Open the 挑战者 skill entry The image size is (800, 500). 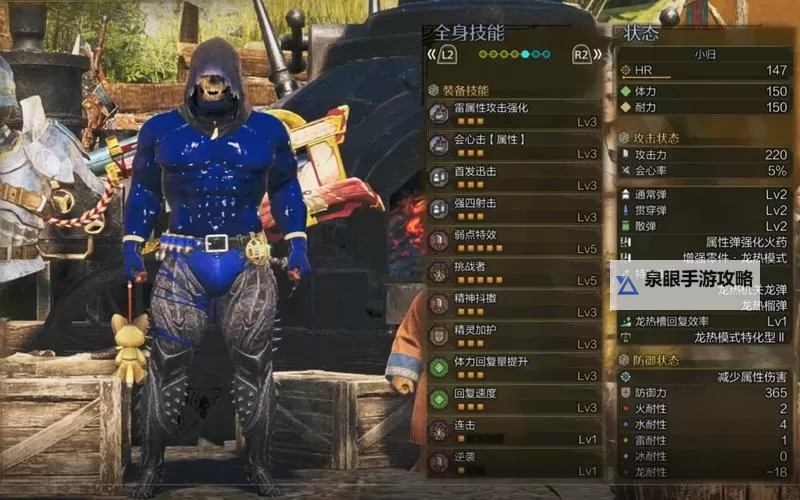pos(514,273)
